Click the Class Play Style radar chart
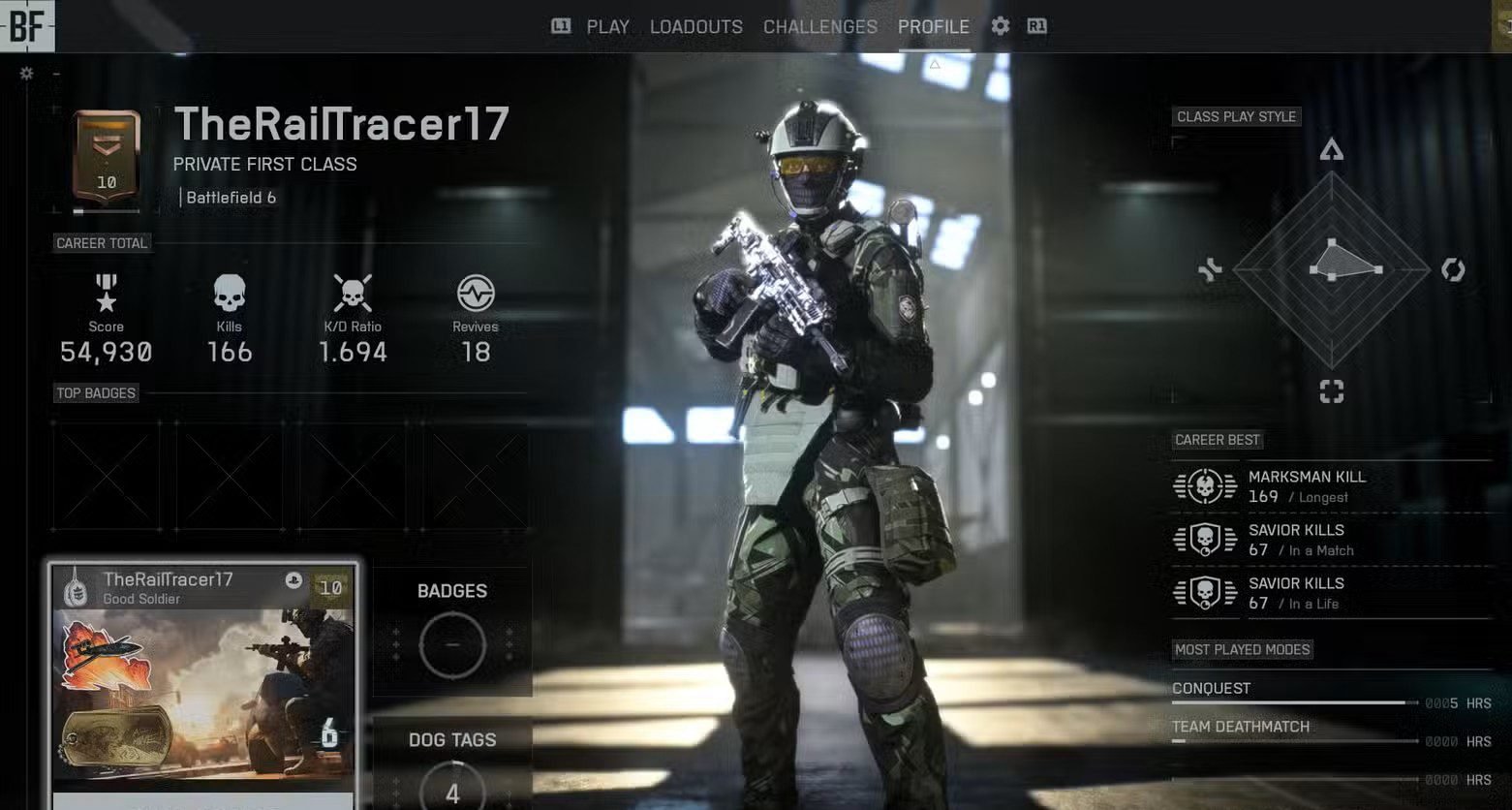The height and width of the screenshot is (810, 1512). [x=1332, y=269]
